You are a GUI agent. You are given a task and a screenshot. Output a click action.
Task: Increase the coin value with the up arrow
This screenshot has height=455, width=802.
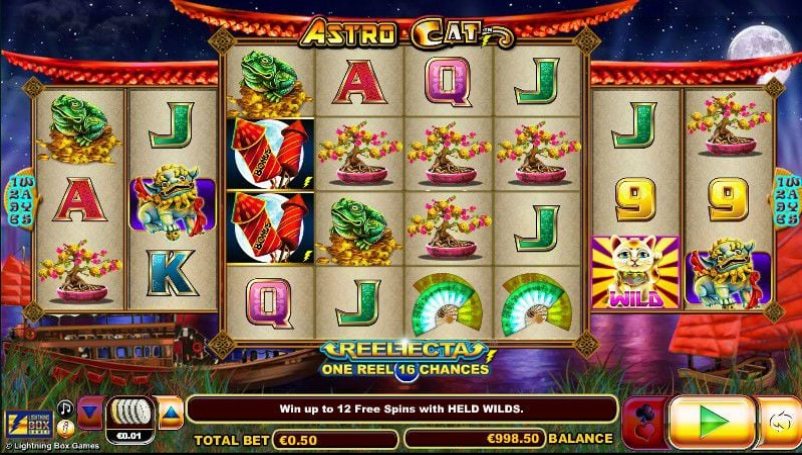171,412
